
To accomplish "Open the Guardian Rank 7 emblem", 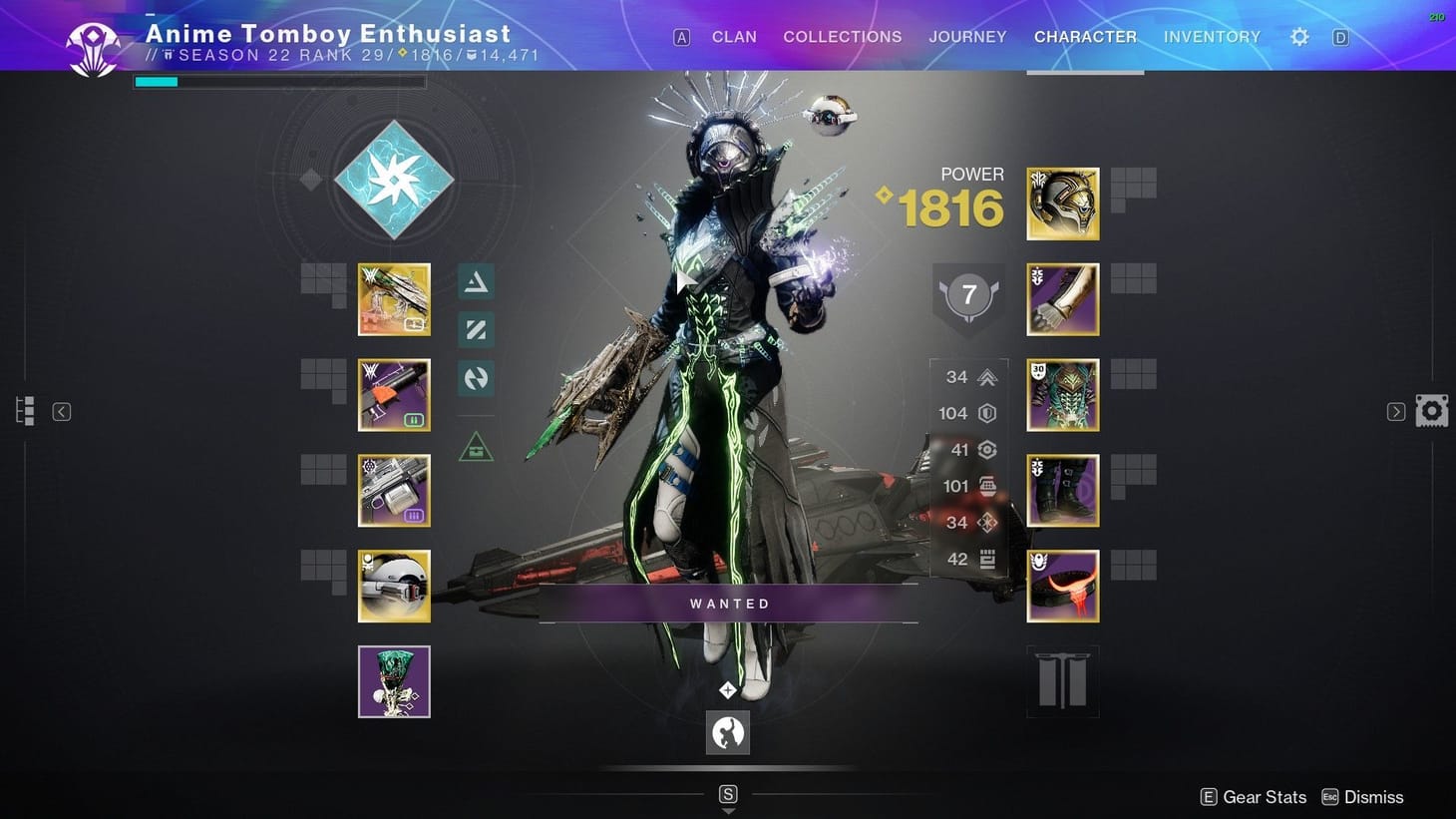I will tap(967, 294).
